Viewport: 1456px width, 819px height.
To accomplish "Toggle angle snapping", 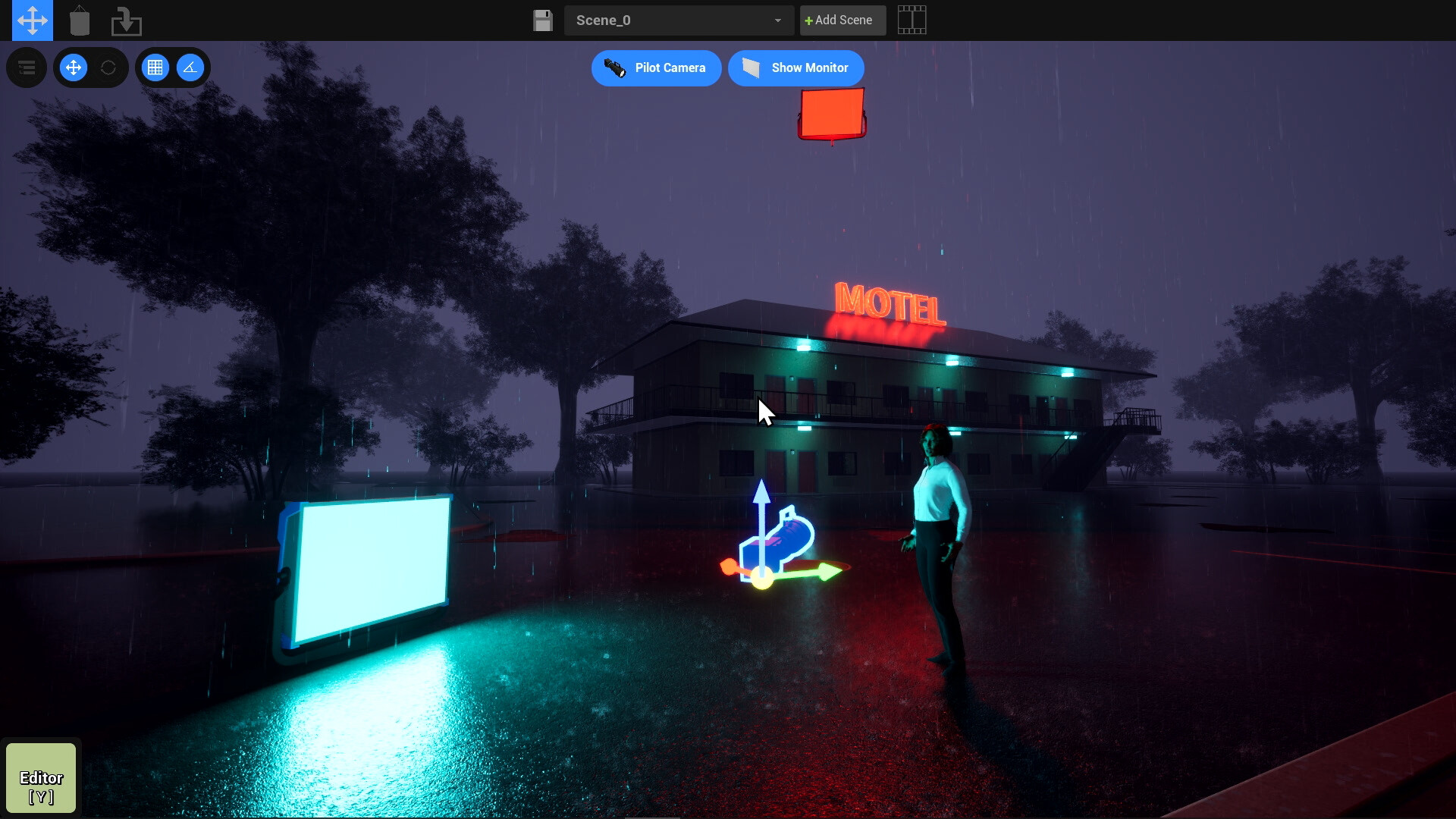I will [x=190, y=68].
